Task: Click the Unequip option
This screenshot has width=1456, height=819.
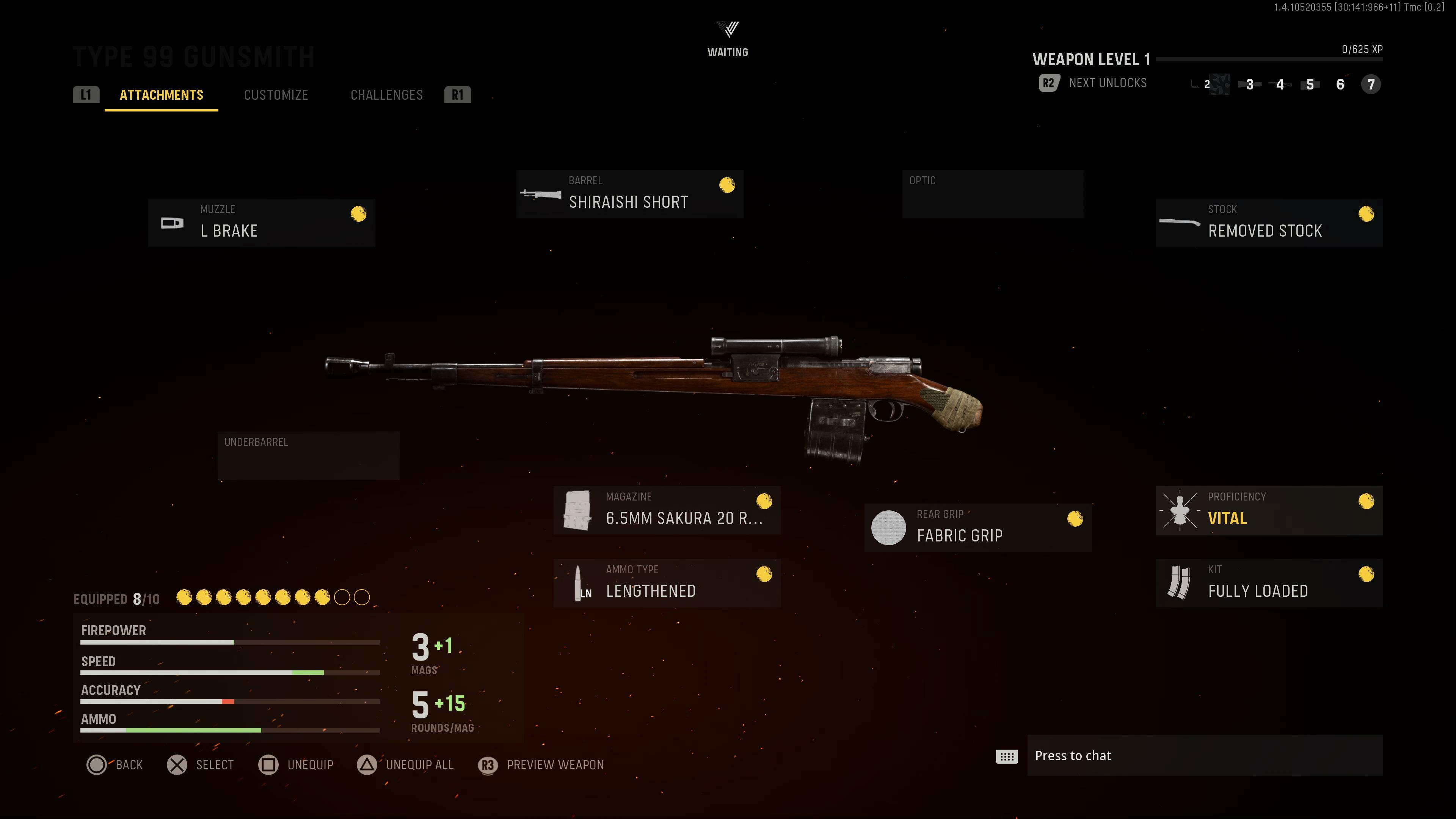Action: [x=296, y=765]
